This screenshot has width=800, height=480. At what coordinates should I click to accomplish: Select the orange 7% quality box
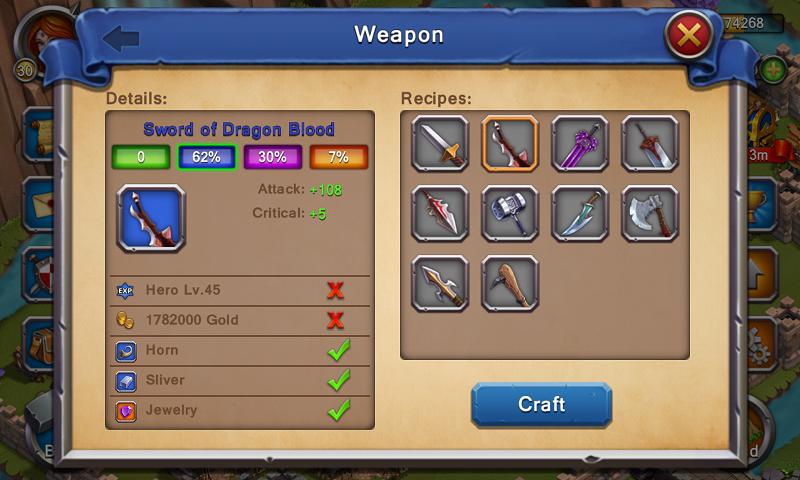(339, 157)
